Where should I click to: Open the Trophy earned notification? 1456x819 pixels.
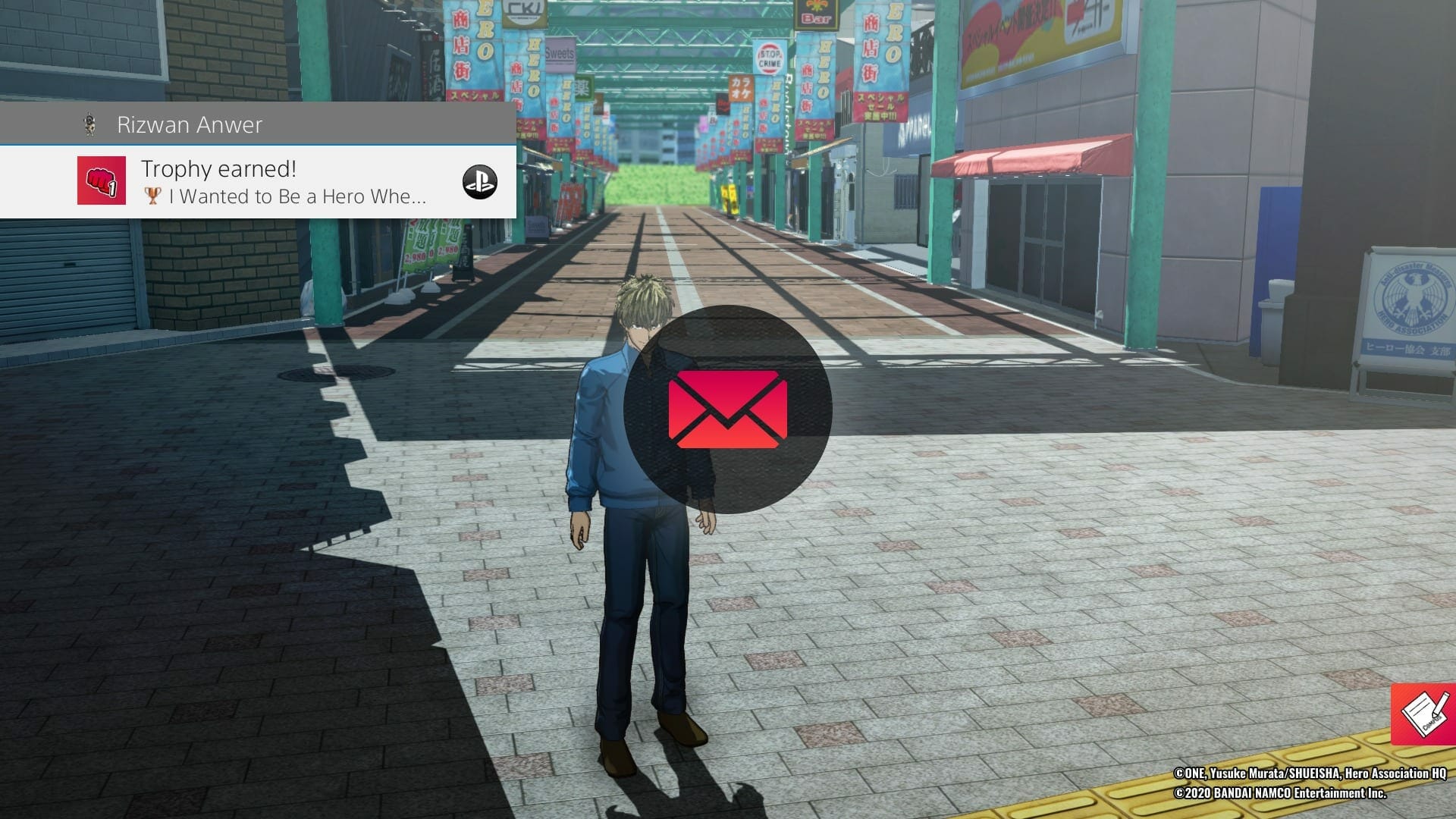pyautogui.click(x=284, y=182)
